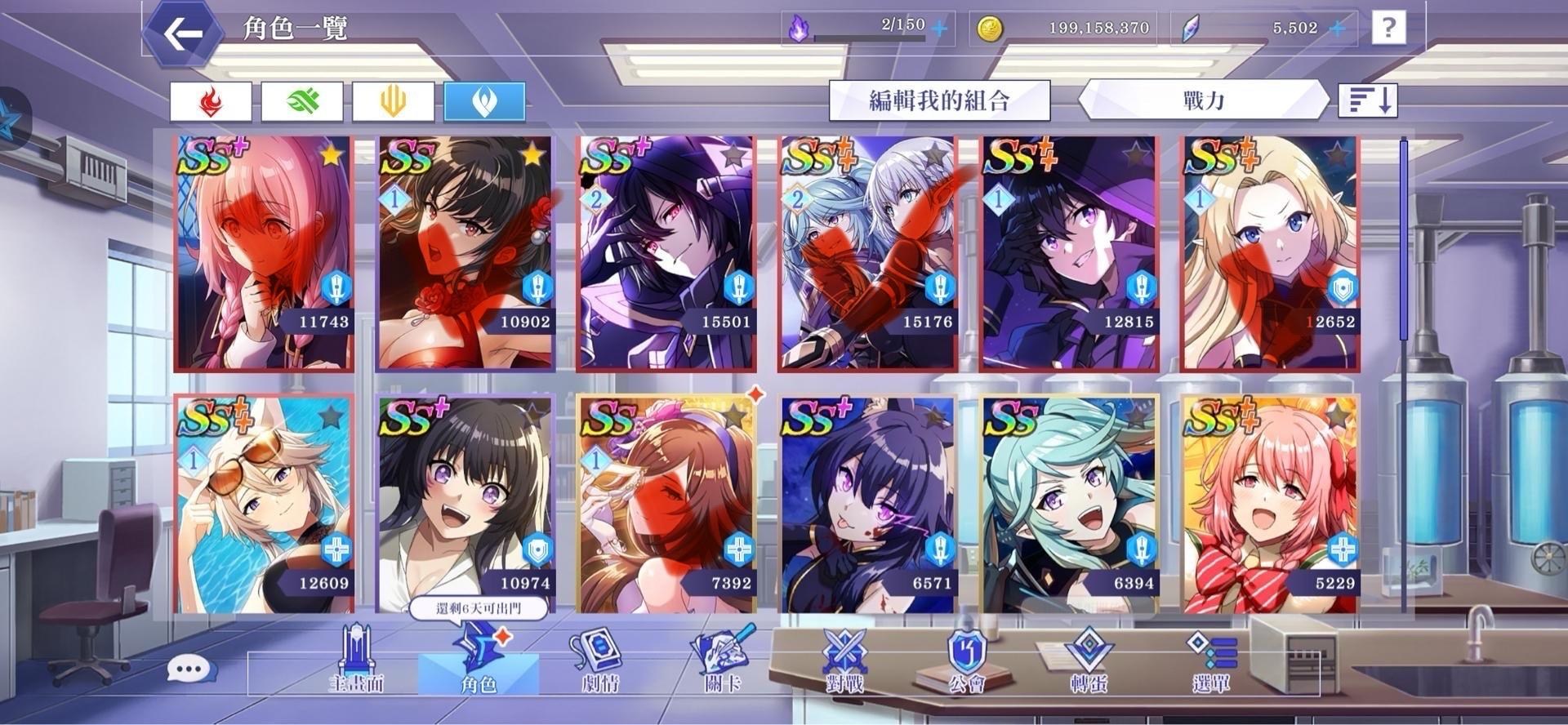
Task: Open the 主畫面 home screen
Action: (358, 665)
